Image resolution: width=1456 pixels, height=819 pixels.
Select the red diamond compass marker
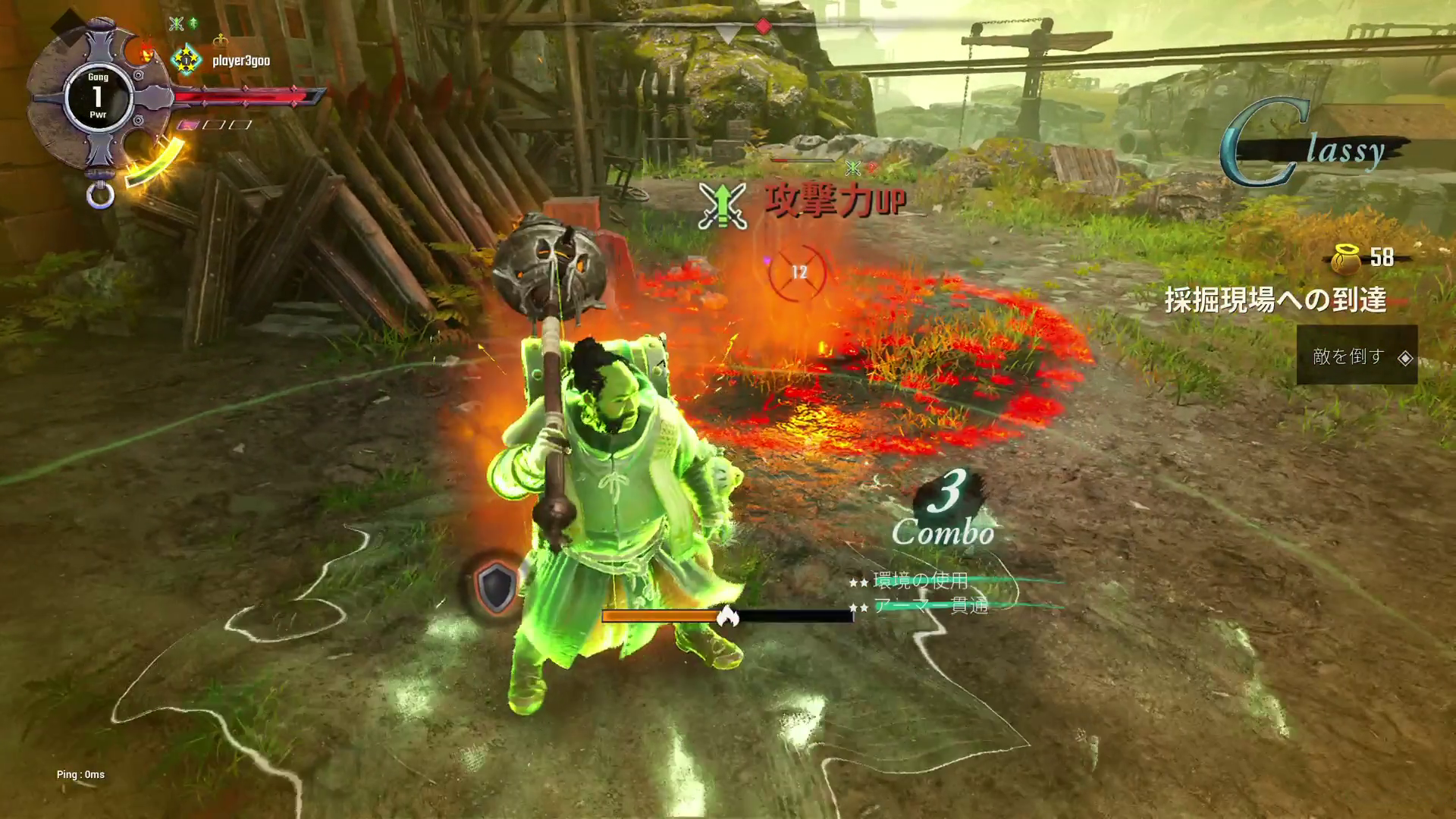[764, 27]
